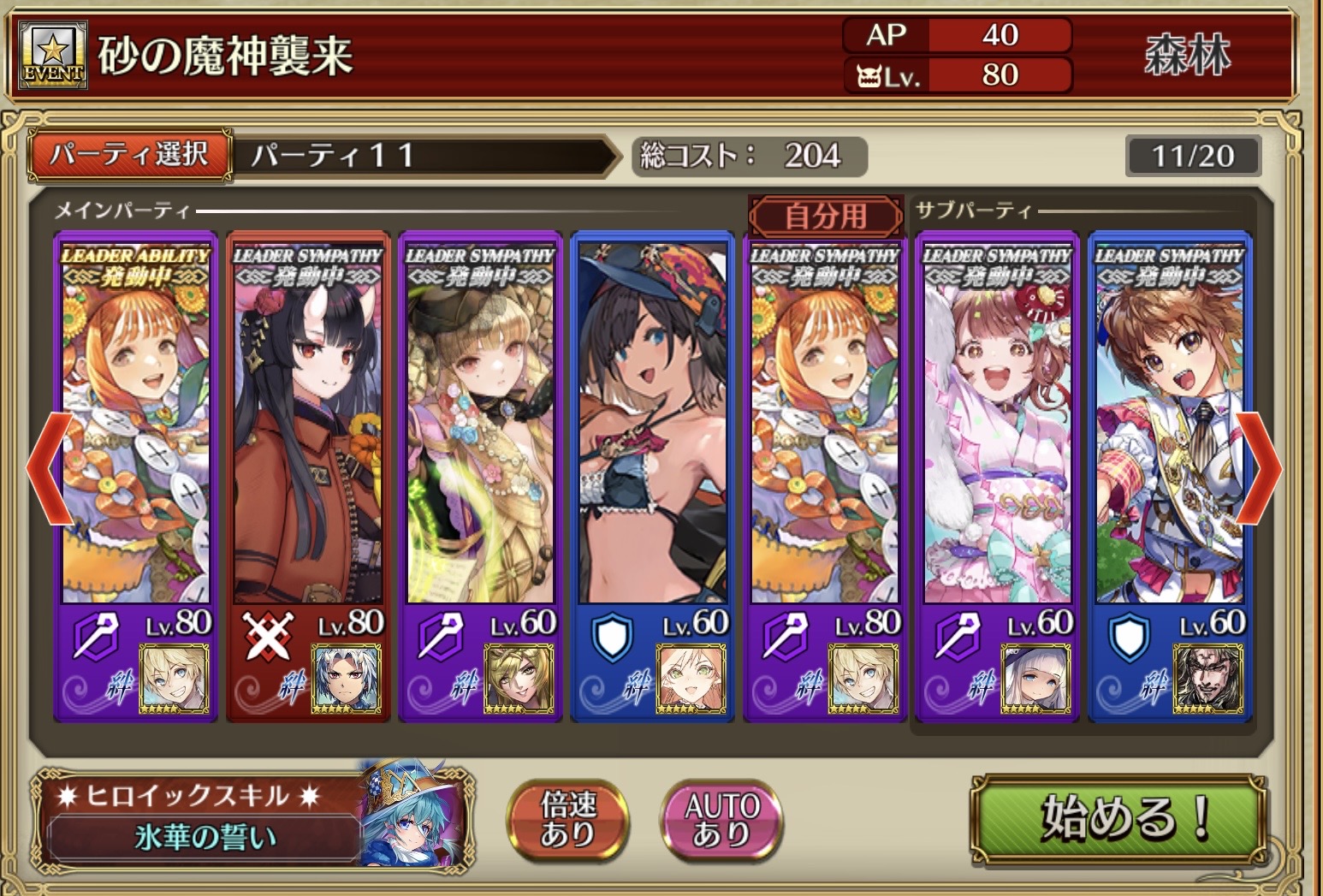Select the brown-haired schoolgirl sub-party card
This screenshot has width=1323, height=896.
(1169, 428)
